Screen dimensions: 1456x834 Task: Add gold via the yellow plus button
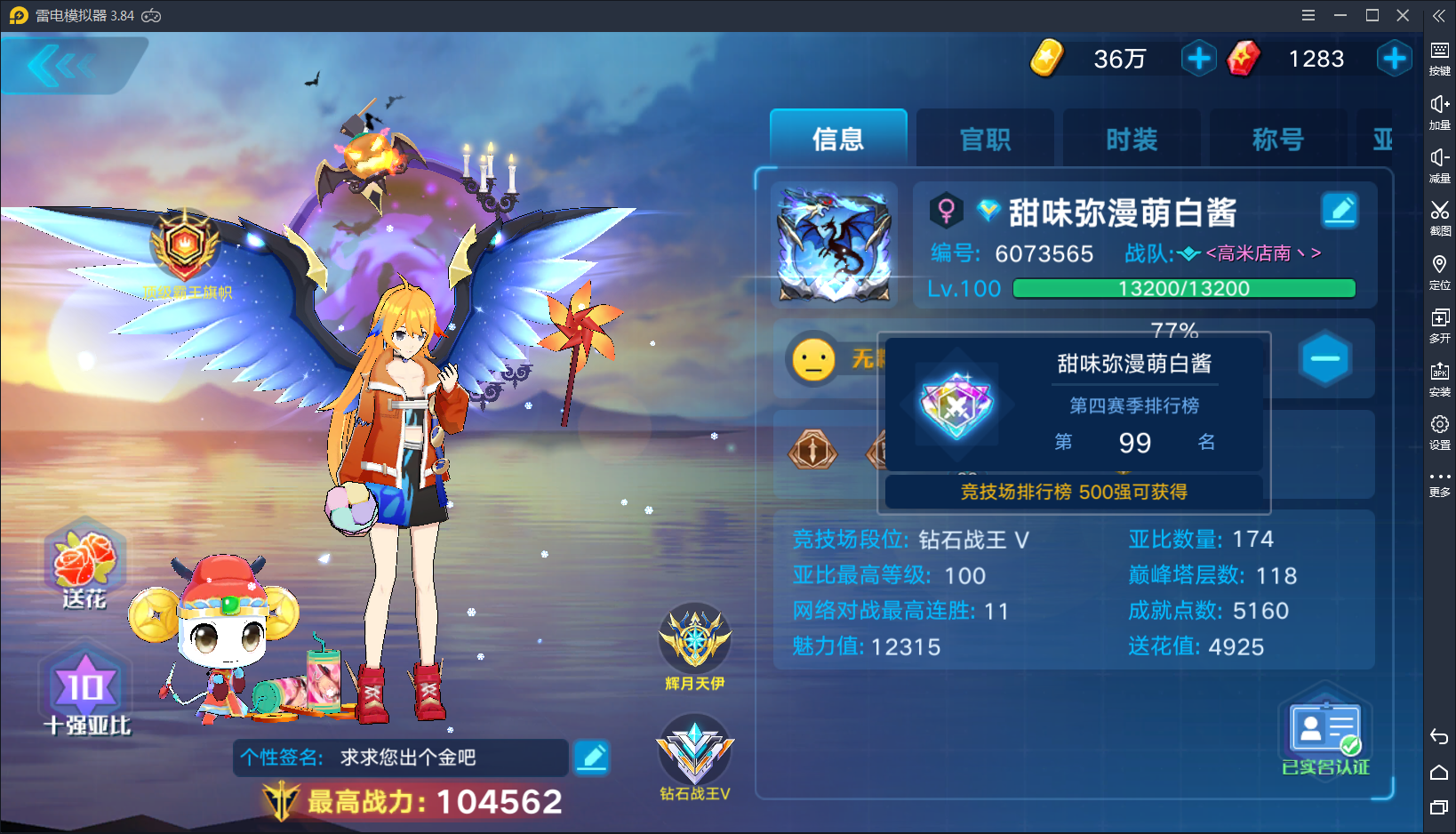pos(1198,59)
